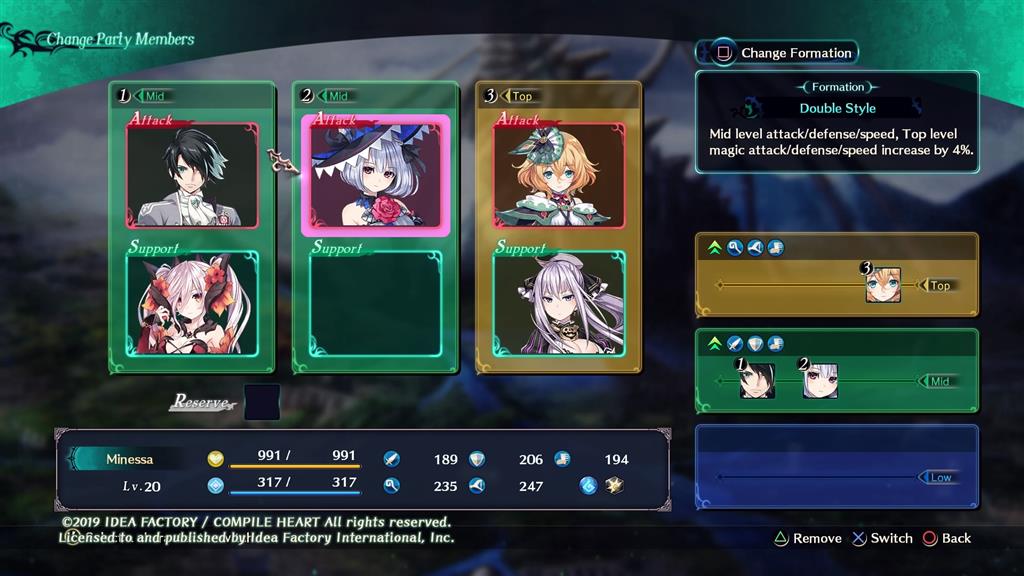The height and width of the screenshot is (576, 1024).
Task: Go Back from the party menu
Action: [x=947, y=538]
